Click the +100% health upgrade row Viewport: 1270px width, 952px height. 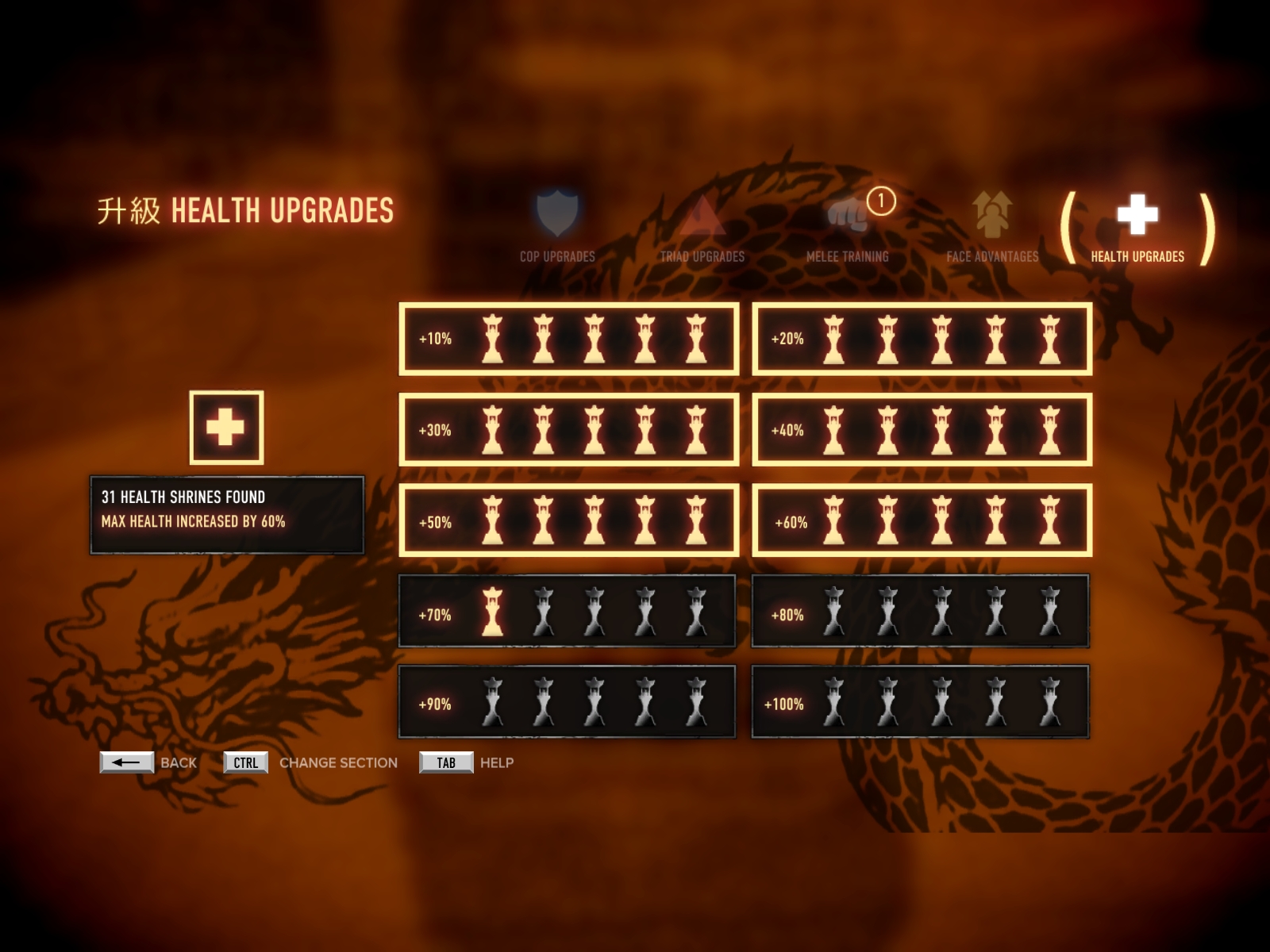click(x=921, y=702)
